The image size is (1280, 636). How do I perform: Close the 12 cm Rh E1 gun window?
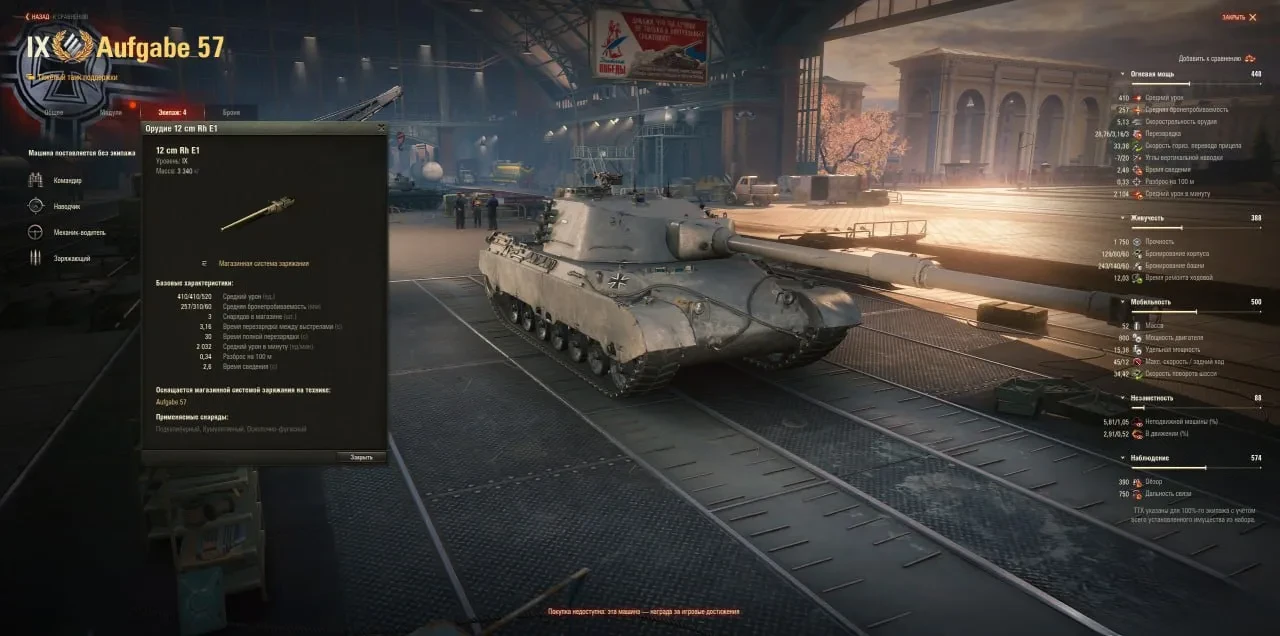380,128
